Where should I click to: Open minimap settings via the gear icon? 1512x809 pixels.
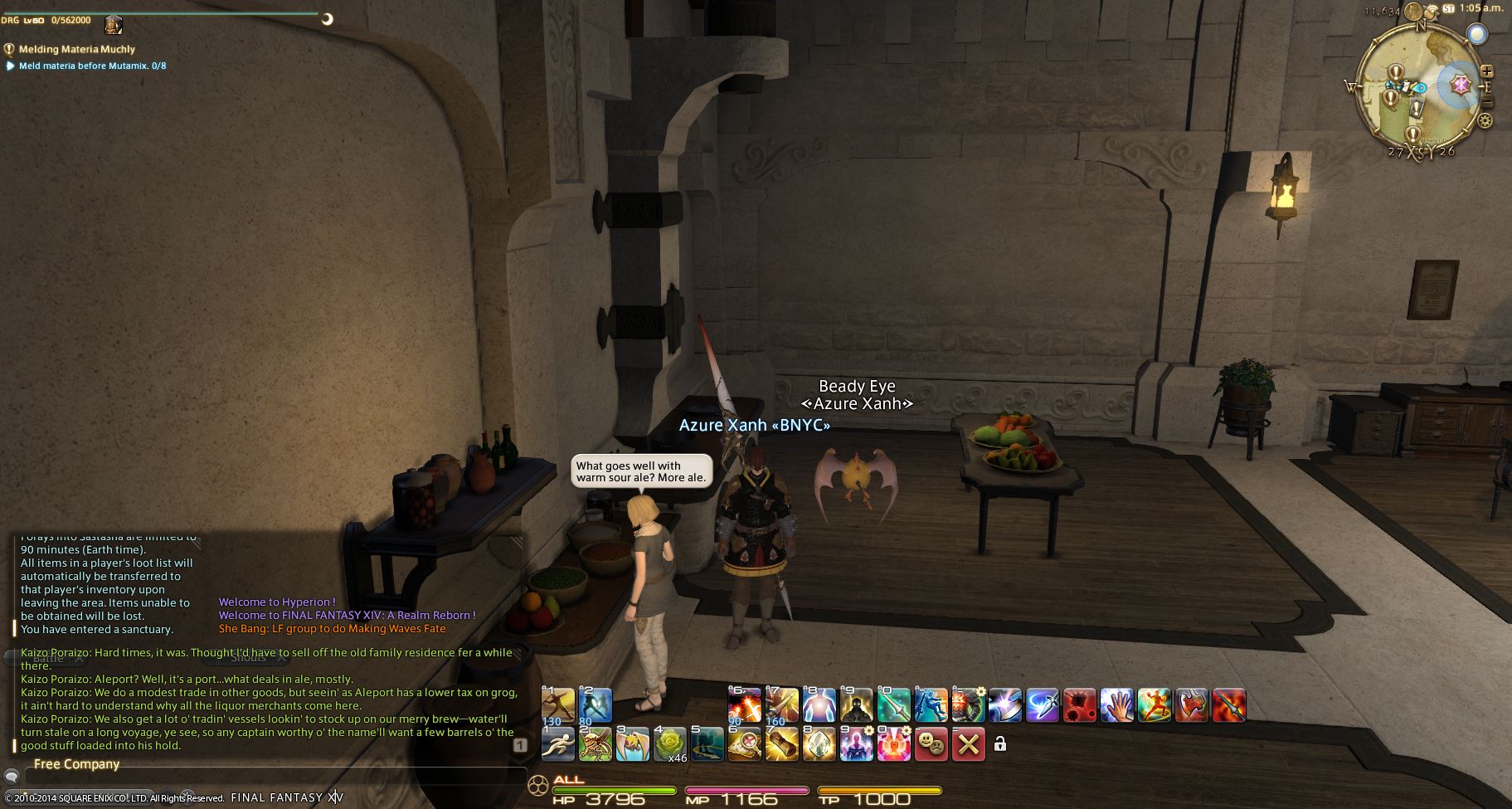click(1485, 121)
